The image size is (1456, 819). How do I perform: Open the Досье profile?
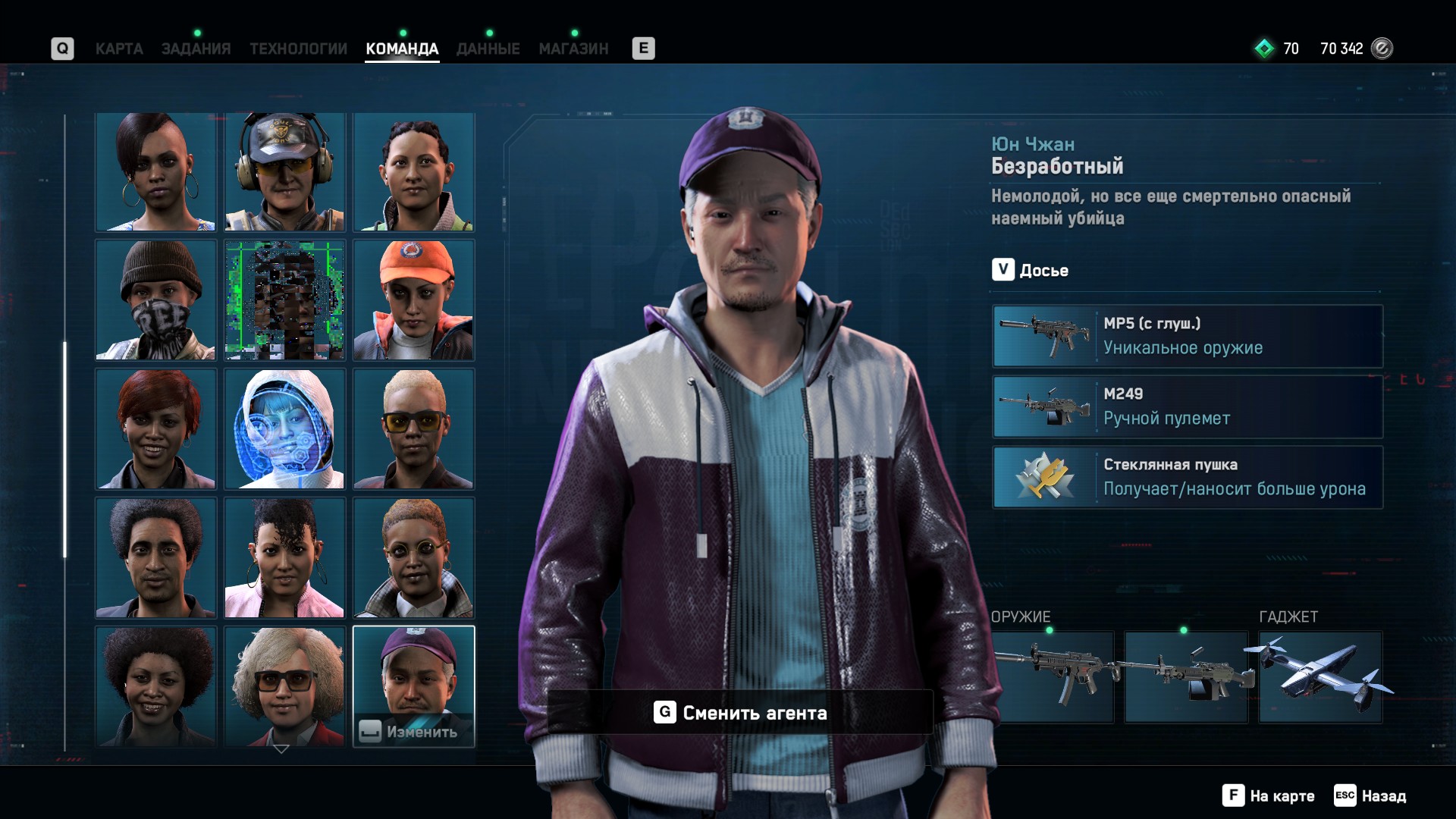(x=1031, y=270)
